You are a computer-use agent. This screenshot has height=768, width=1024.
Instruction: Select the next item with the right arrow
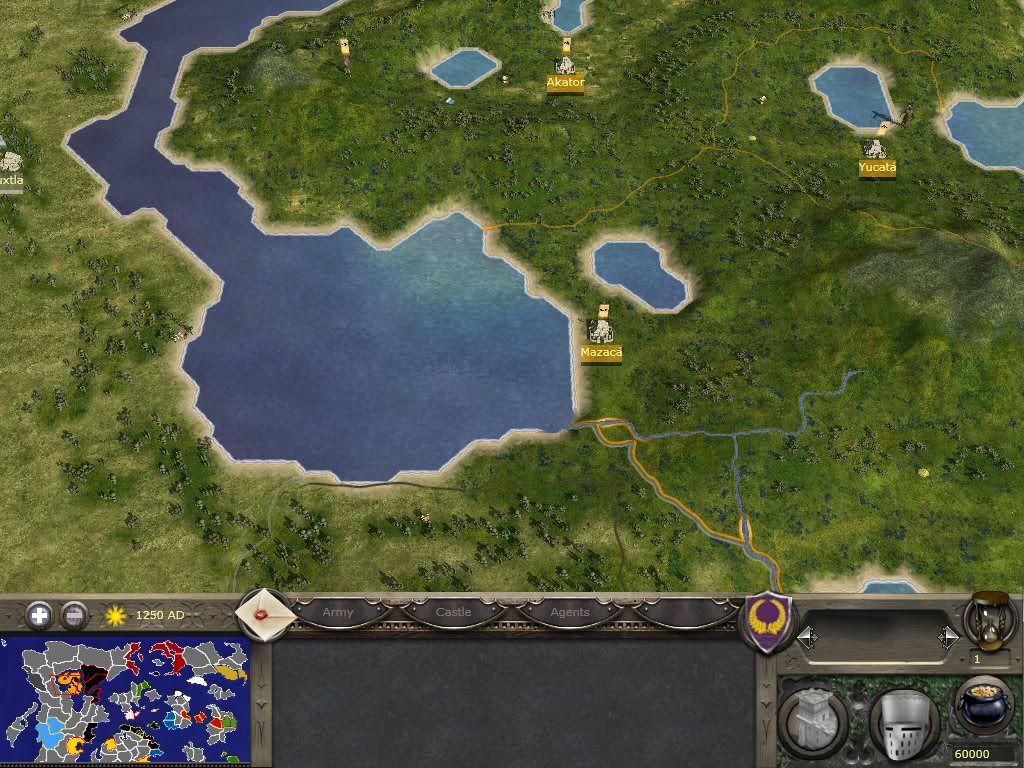948,637
